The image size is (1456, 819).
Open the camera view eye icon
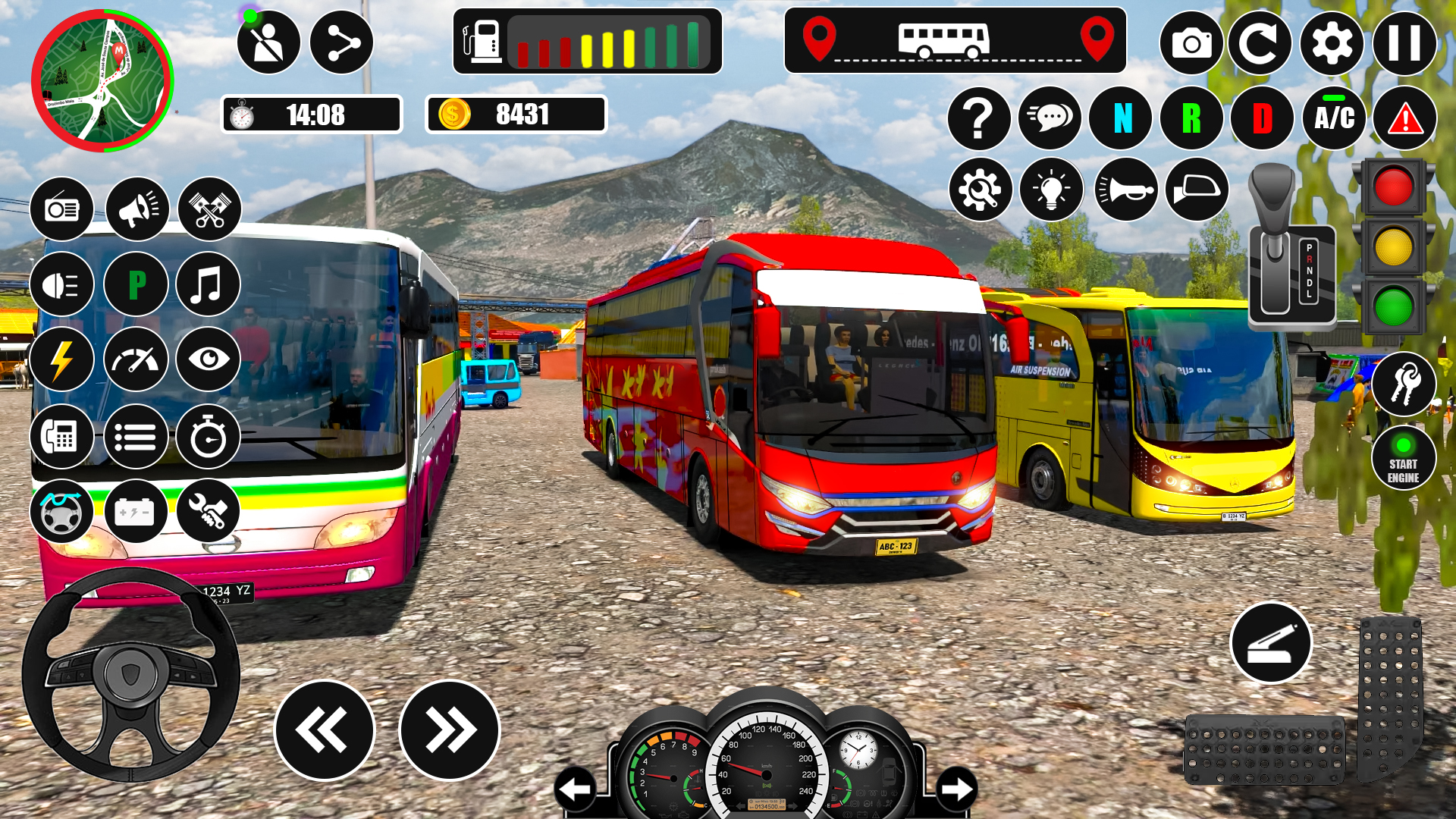tap(207, 360)
